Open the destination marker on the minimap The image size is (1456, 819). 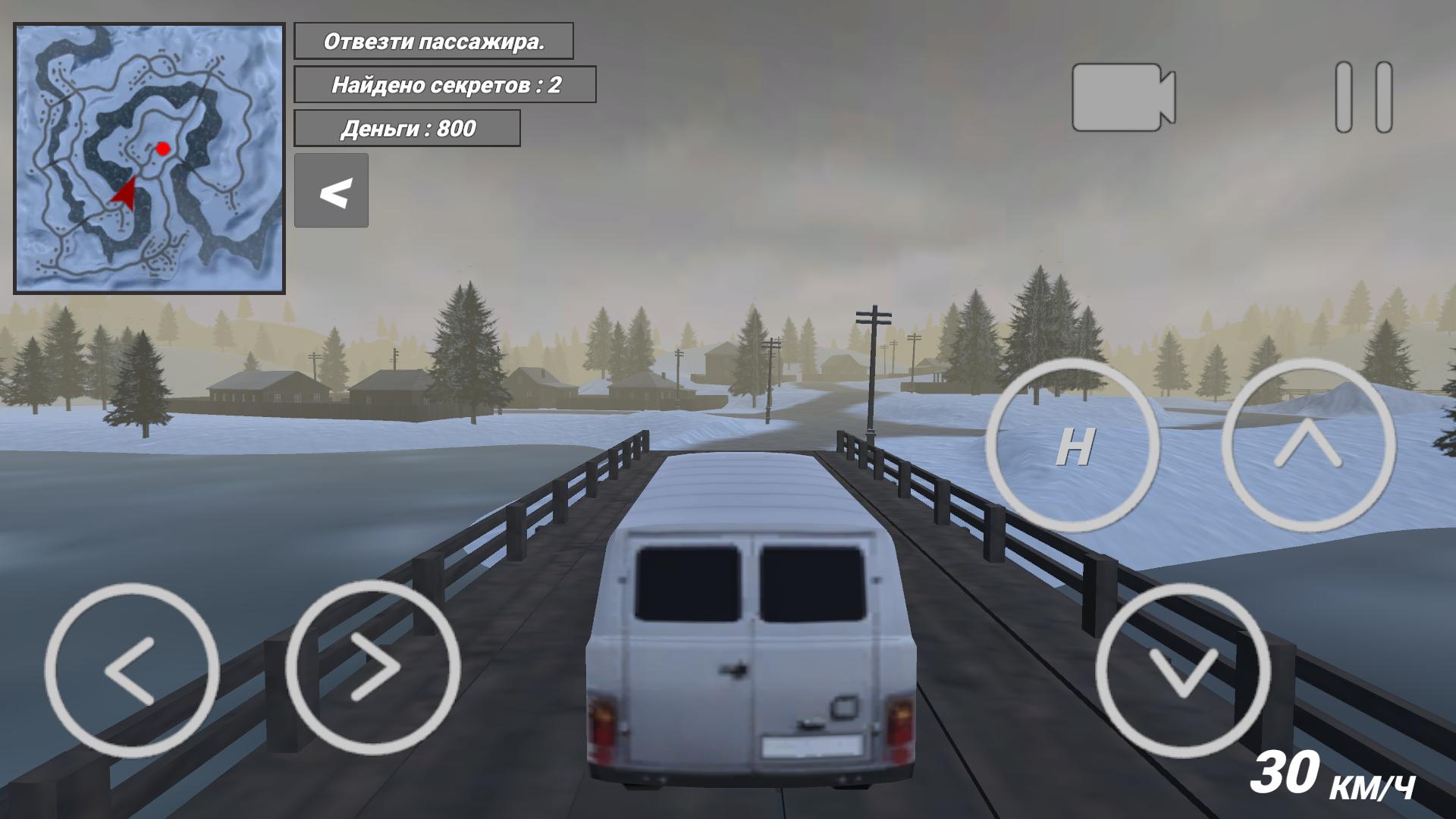(162, 149)
